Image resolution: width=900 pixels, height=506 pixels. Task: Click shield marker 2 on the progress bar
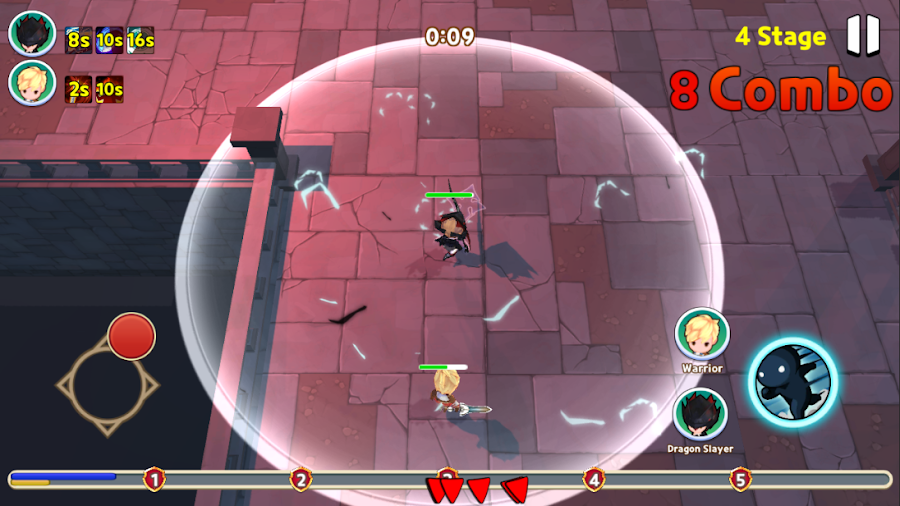point(301,479)
